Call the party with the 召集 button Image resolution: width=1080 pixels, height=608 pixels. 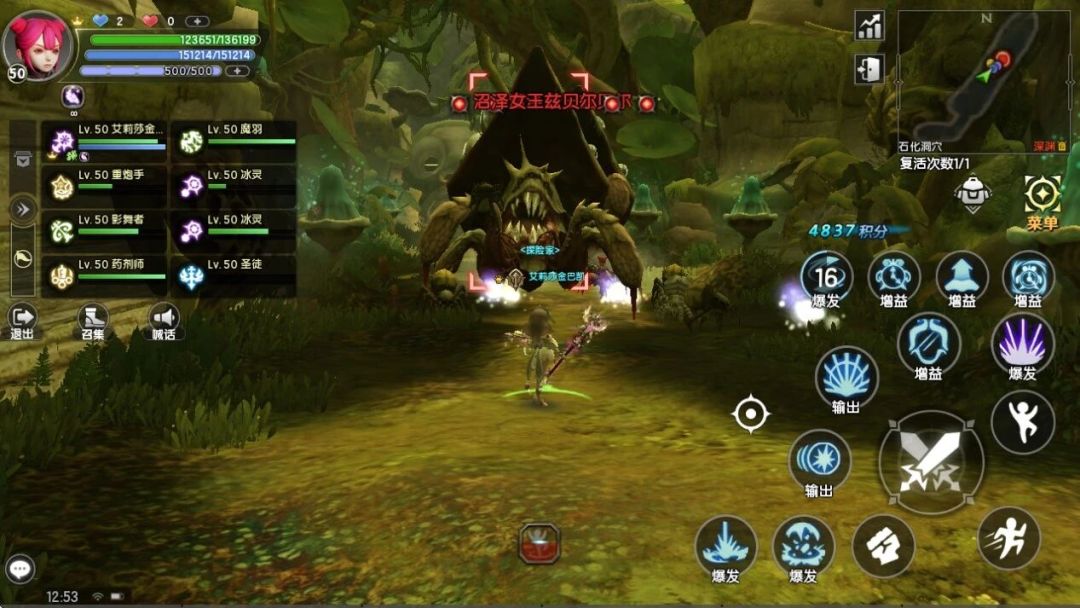coord(93,321)
